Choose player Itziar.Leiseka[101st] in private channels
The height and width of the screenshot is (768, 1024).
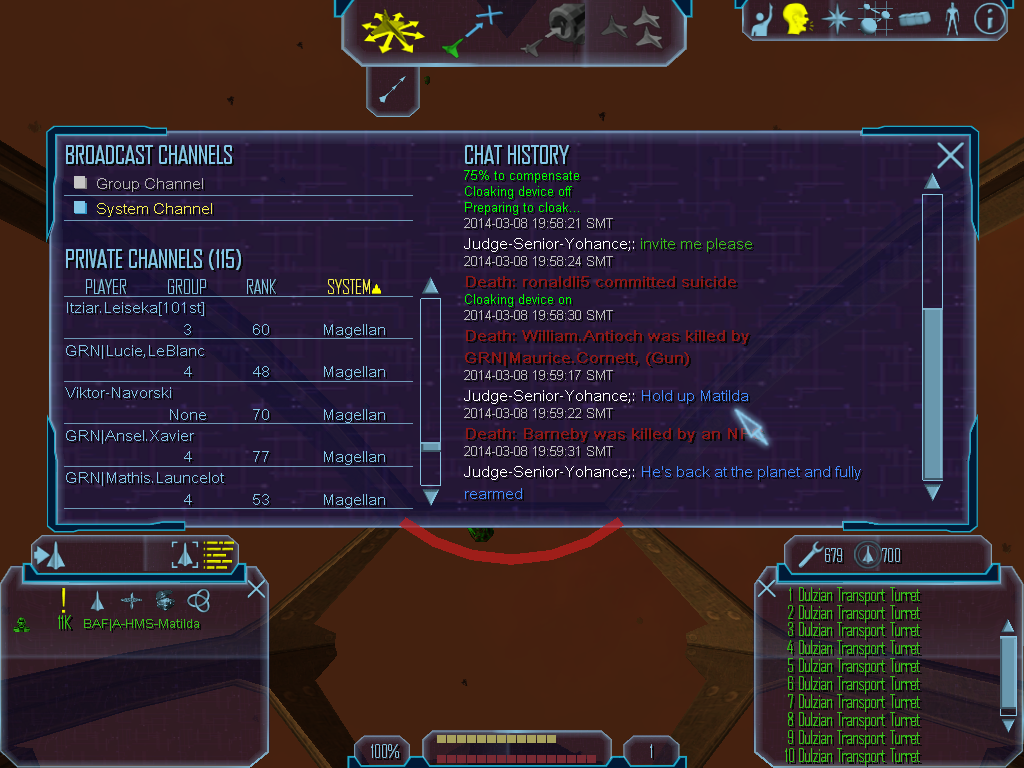[135, 308]
